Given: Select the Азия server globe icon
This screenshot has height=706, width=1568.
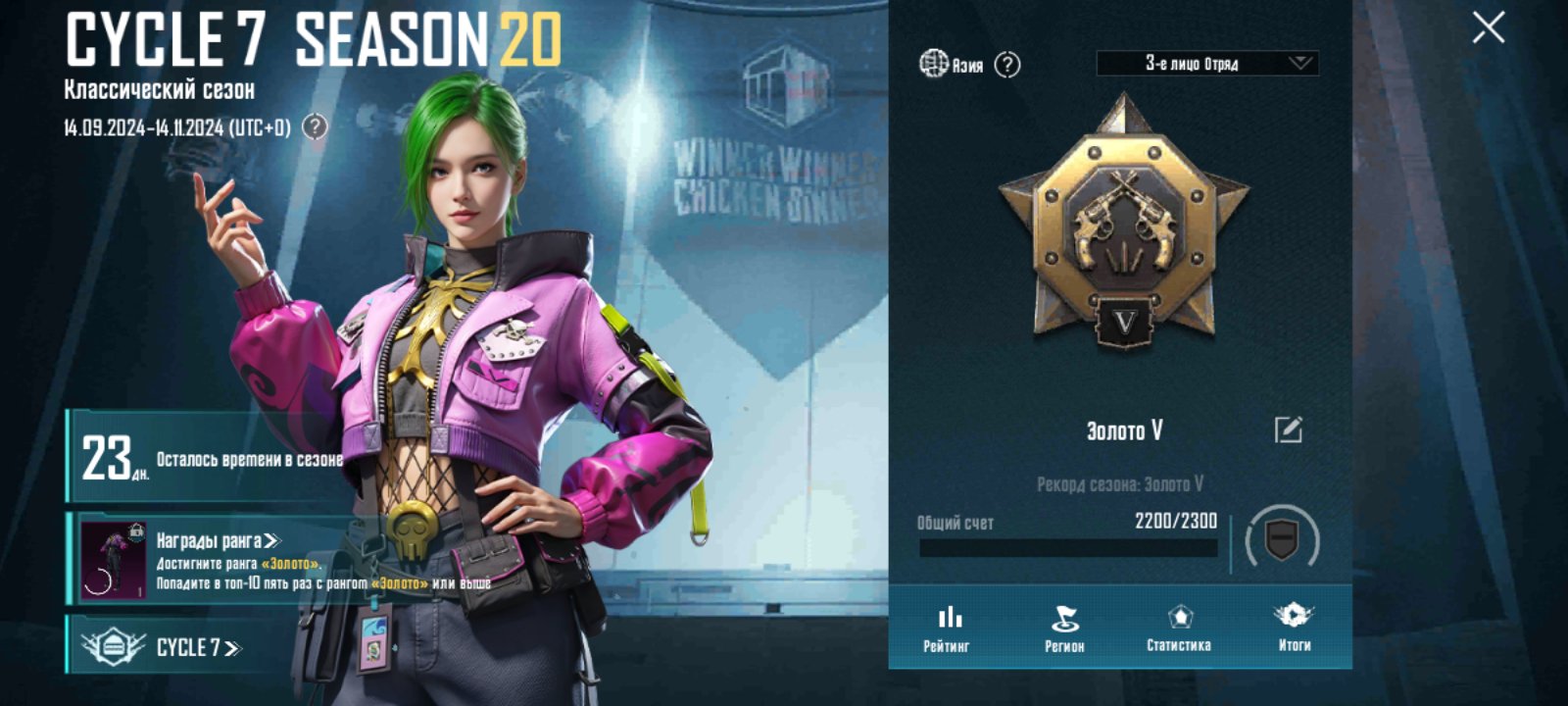Looking at the screenshot, I should click(933, 64).
